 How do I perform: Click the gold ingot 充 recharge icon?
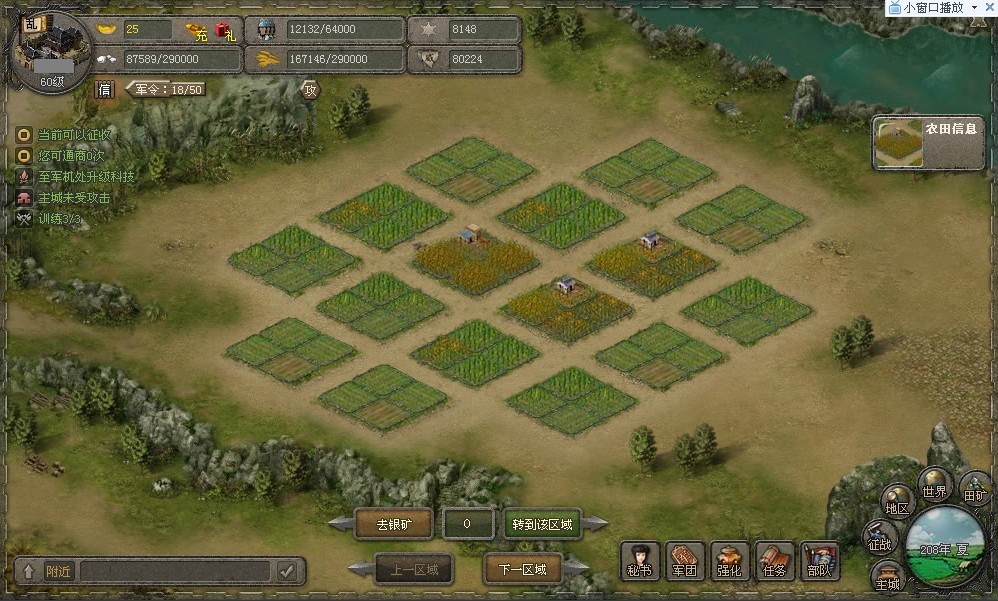197,31
